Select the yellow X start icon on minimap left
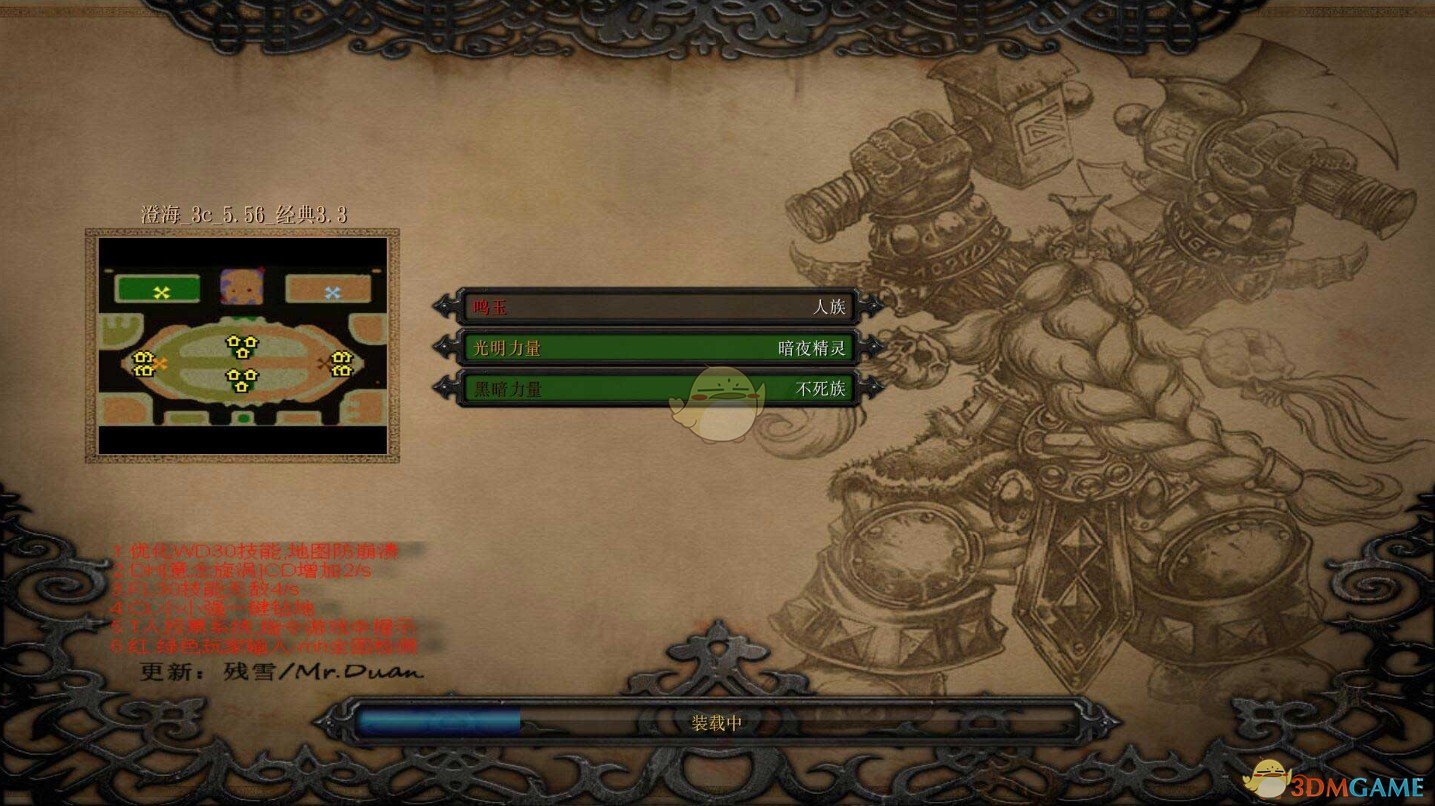1435x806 pixels. tap(161, 292)
